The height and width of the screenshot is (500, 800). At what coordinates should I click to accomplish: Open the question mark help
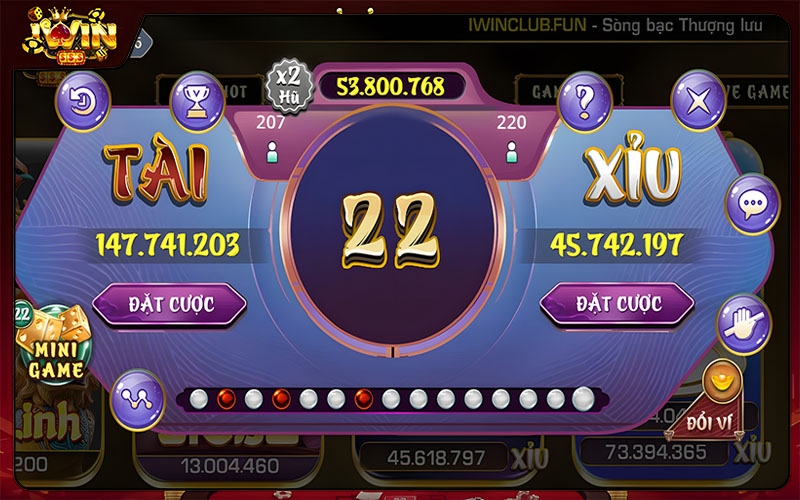[x=585, y=100]
